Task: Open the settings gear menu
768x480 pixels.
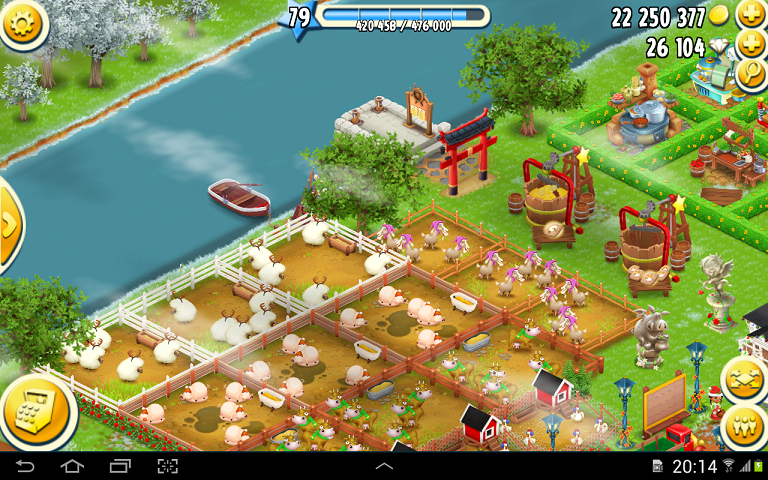Action: 23,25
